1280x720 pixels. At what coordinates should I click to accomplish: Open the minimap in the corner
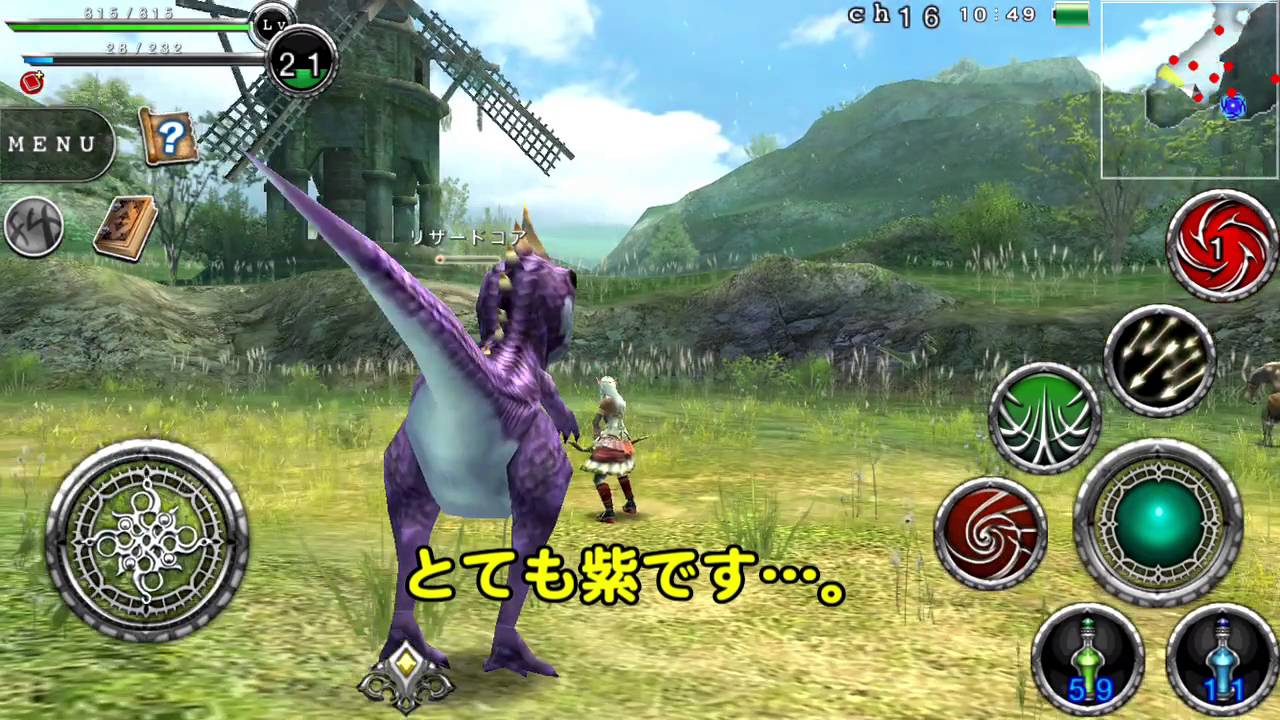[1189, 90]
